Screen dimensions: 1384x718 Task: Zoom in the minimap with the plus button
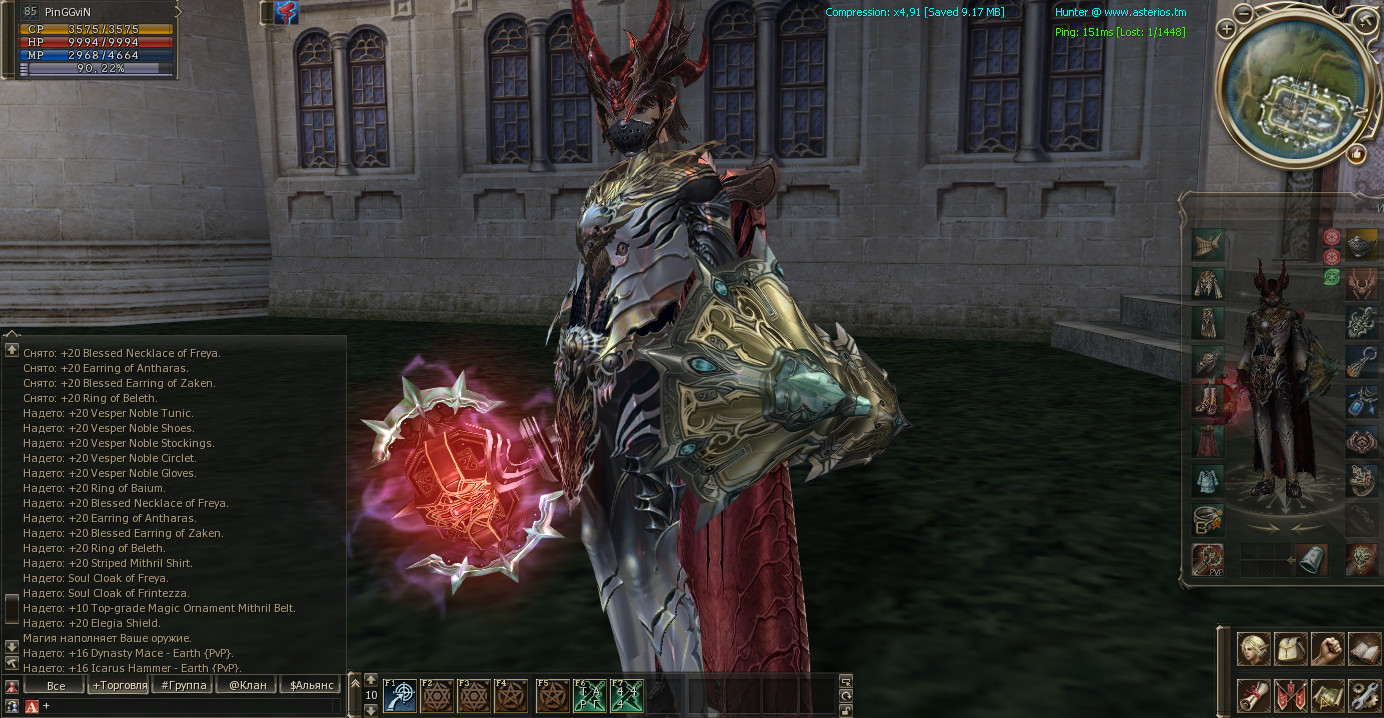coord(1227,29)
